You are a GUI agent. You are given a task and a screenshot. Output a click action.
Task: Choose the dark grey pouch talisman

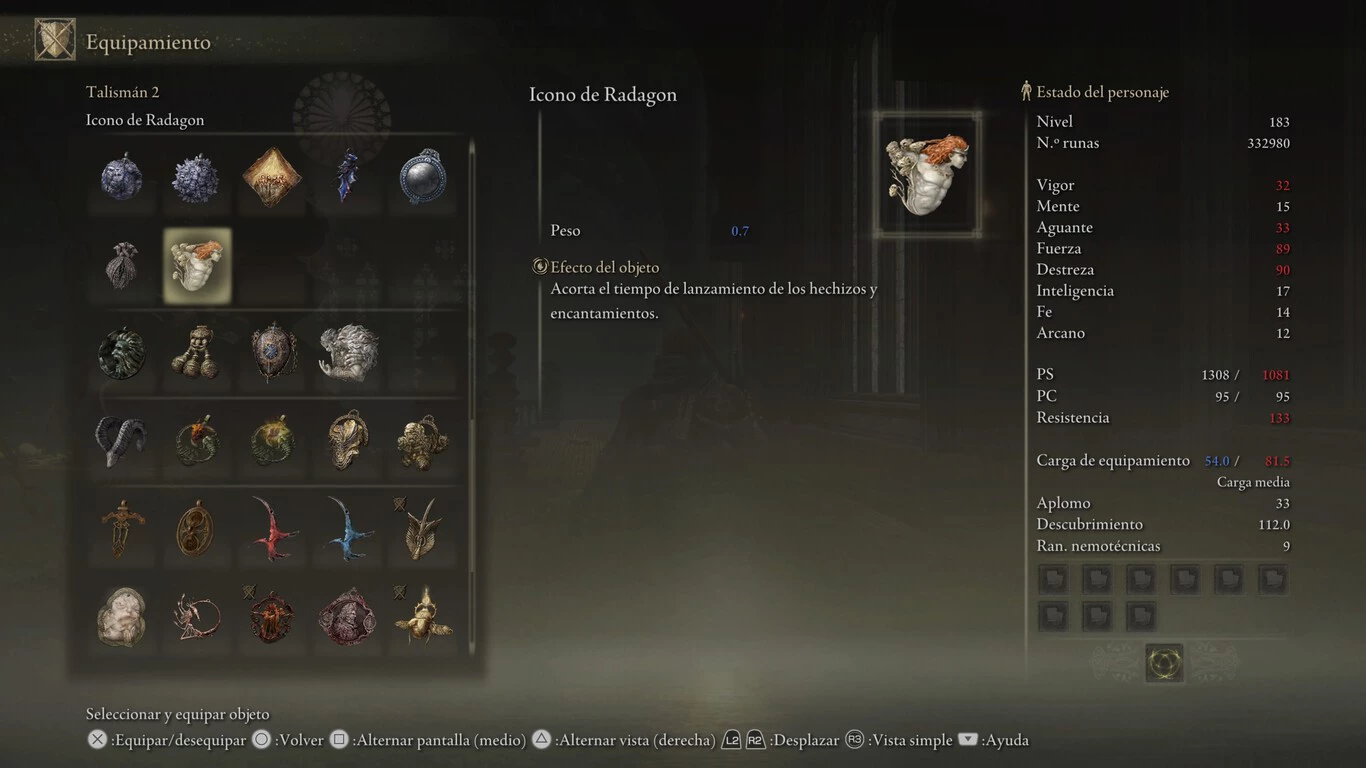(x=122, y=266)
